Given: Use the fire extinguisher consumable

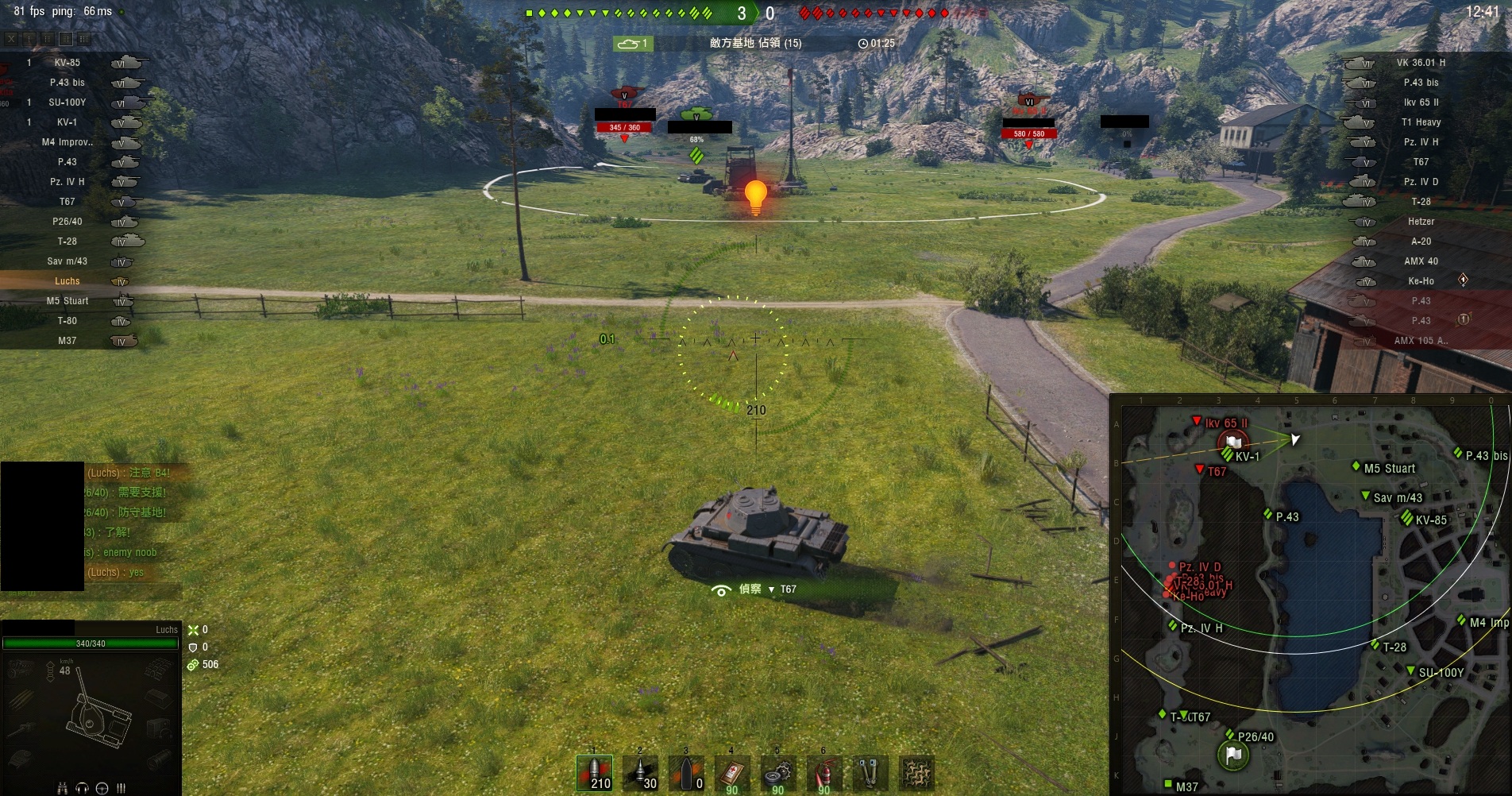Looking at the screenshot, I should click(x=823, y=773).
